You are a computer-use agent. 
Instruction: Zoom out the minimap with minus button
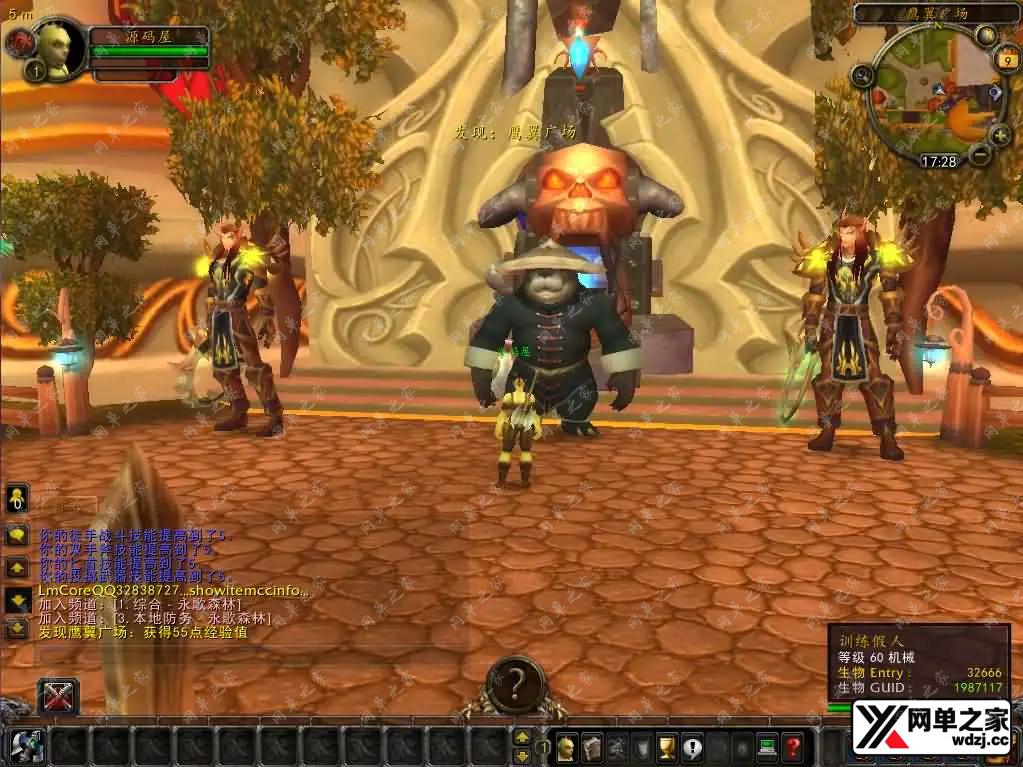pos(980,154)
